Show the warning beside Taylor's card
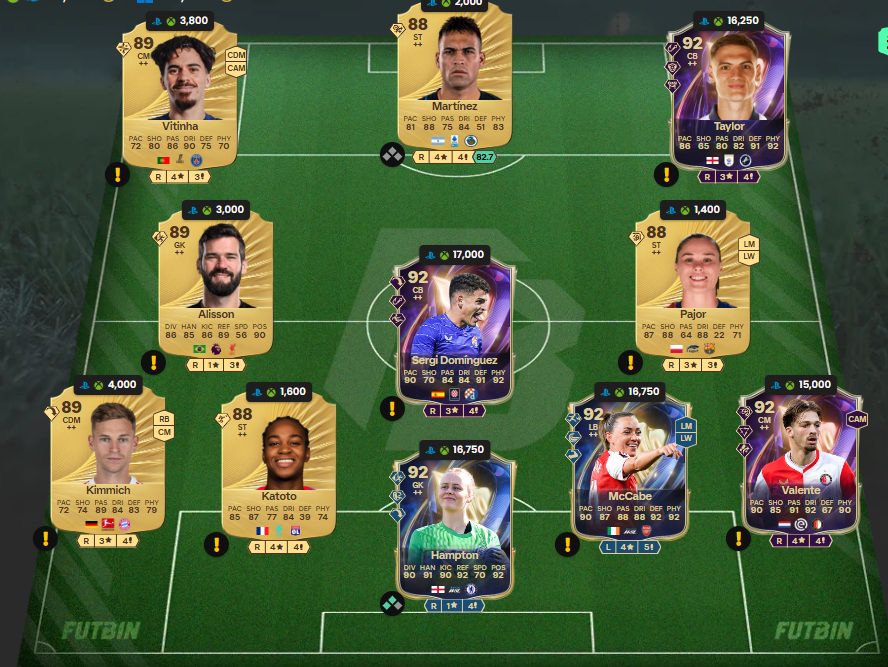The width and height of the screenshot is (888, 667). point(666,175)
